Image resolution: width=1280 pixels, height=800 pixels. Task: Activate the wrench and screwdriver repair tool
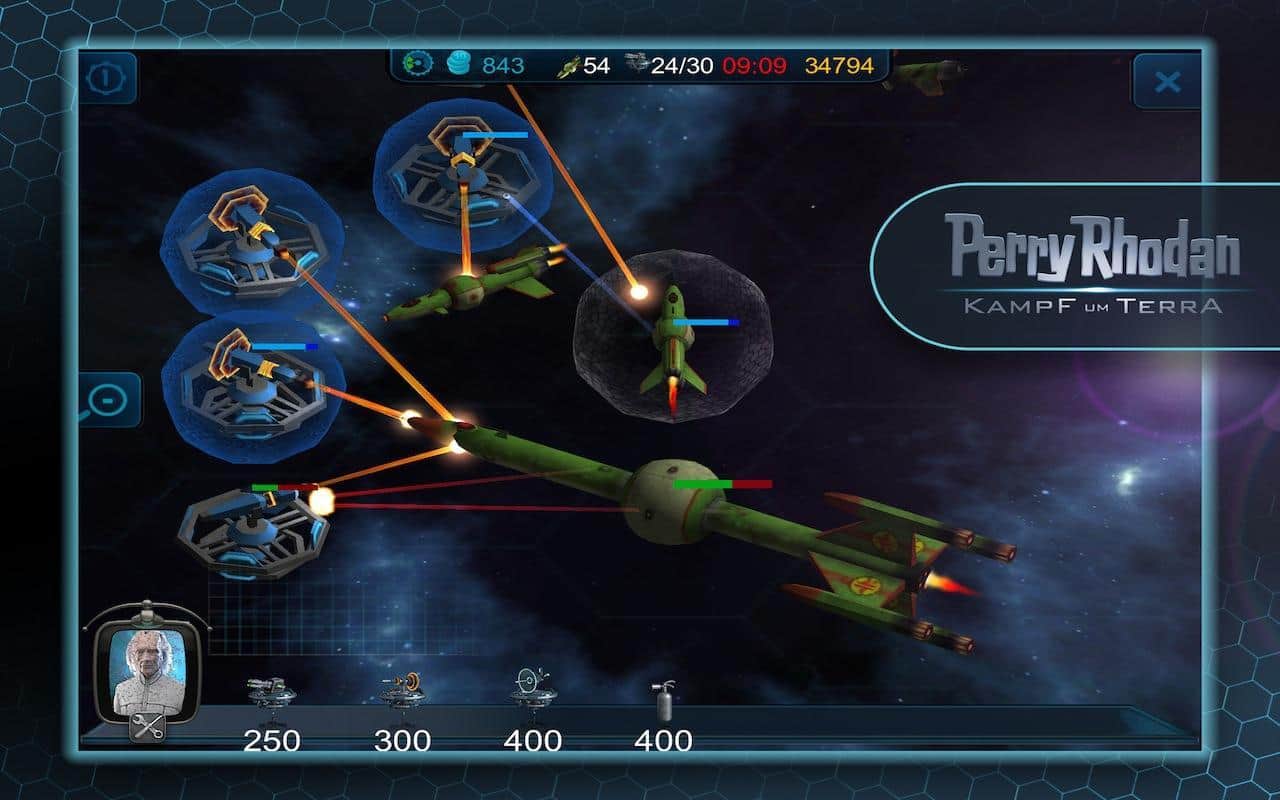coord(147,728)
